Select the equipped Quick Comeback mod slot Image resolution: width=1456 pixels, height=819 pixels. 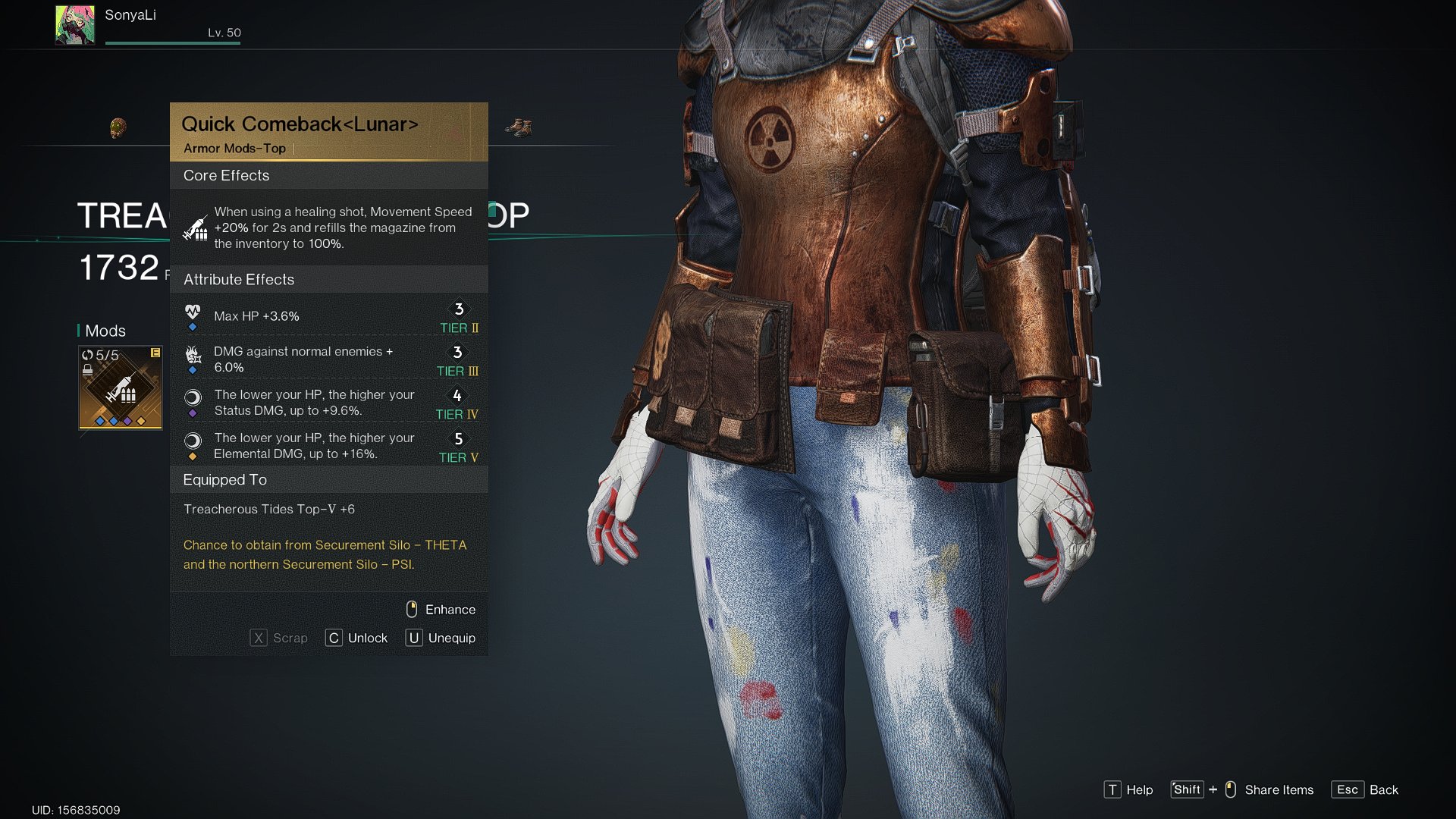pyautogui.click(x=121, y=388)
